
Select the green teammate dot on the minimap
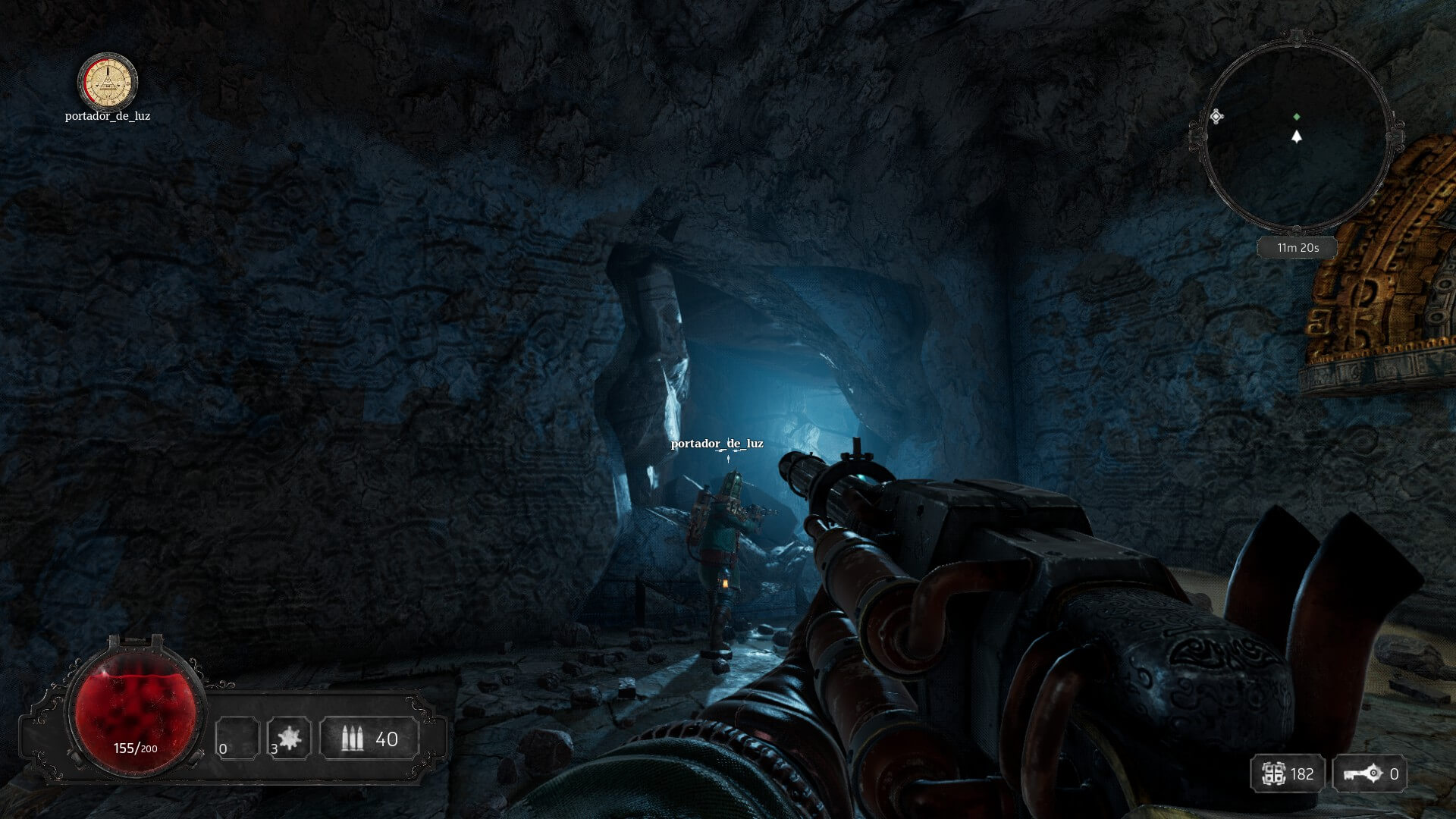pyautogui.click(x=1296, y=117)
